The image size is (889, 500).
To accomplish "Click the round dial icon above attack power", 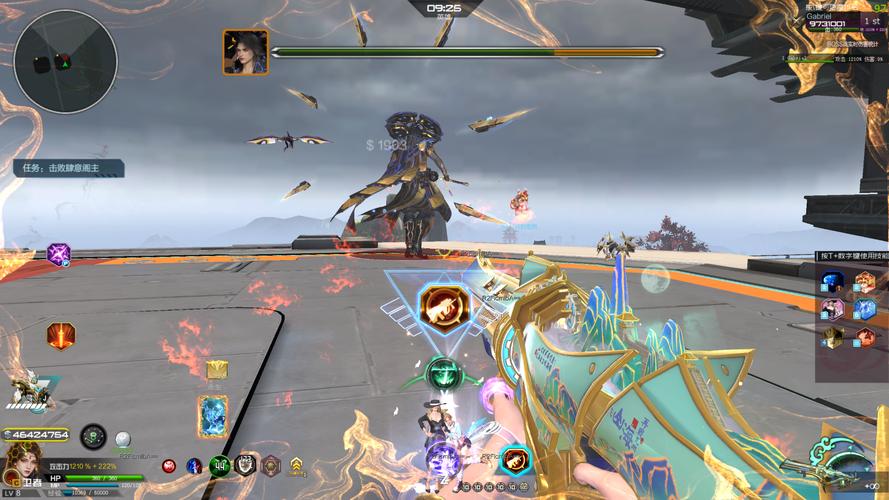I will (93, 436).
